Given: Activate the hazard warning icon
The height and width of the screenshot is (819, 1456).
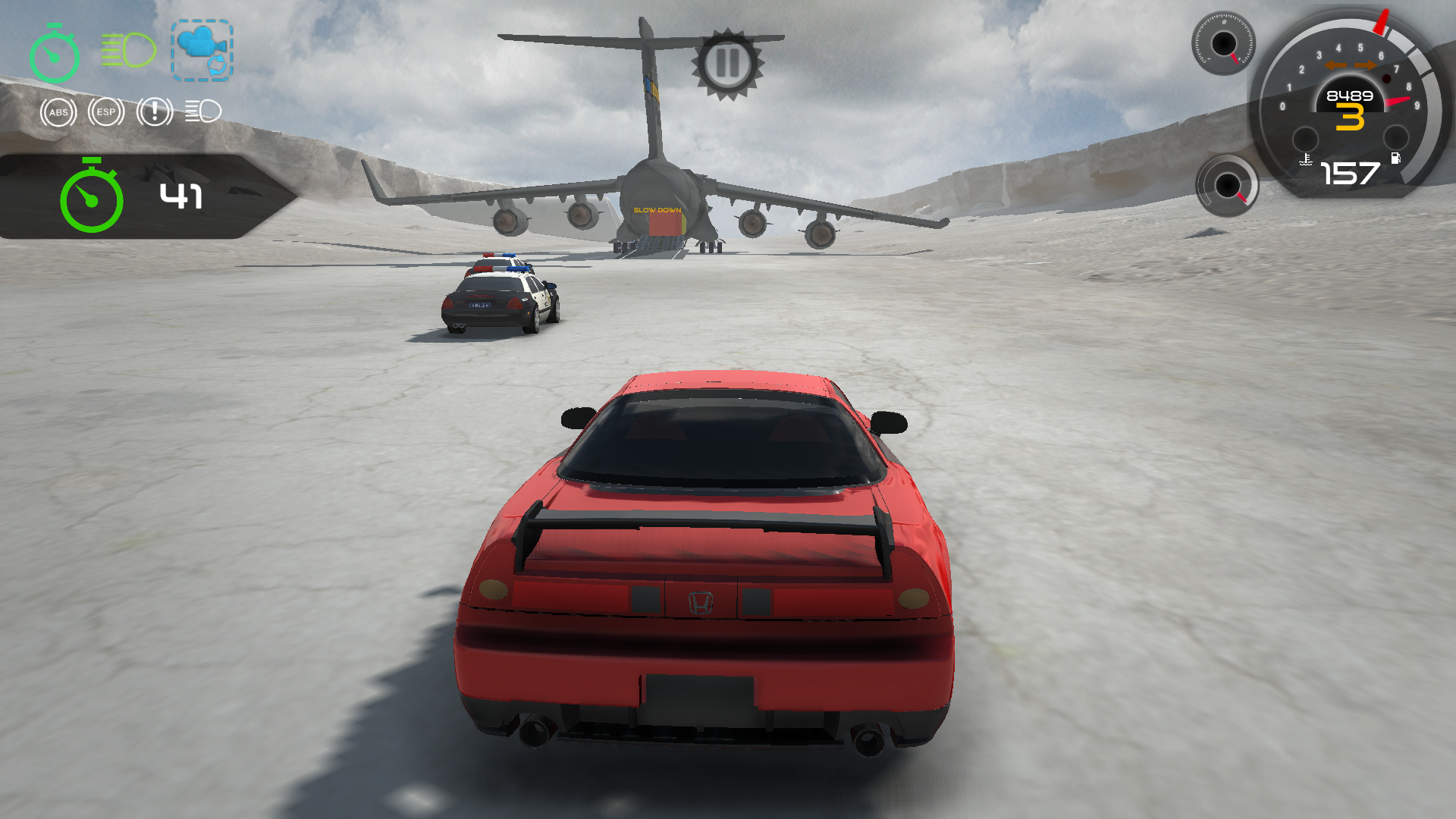Looking at the screenshot, I should [155, 112].
